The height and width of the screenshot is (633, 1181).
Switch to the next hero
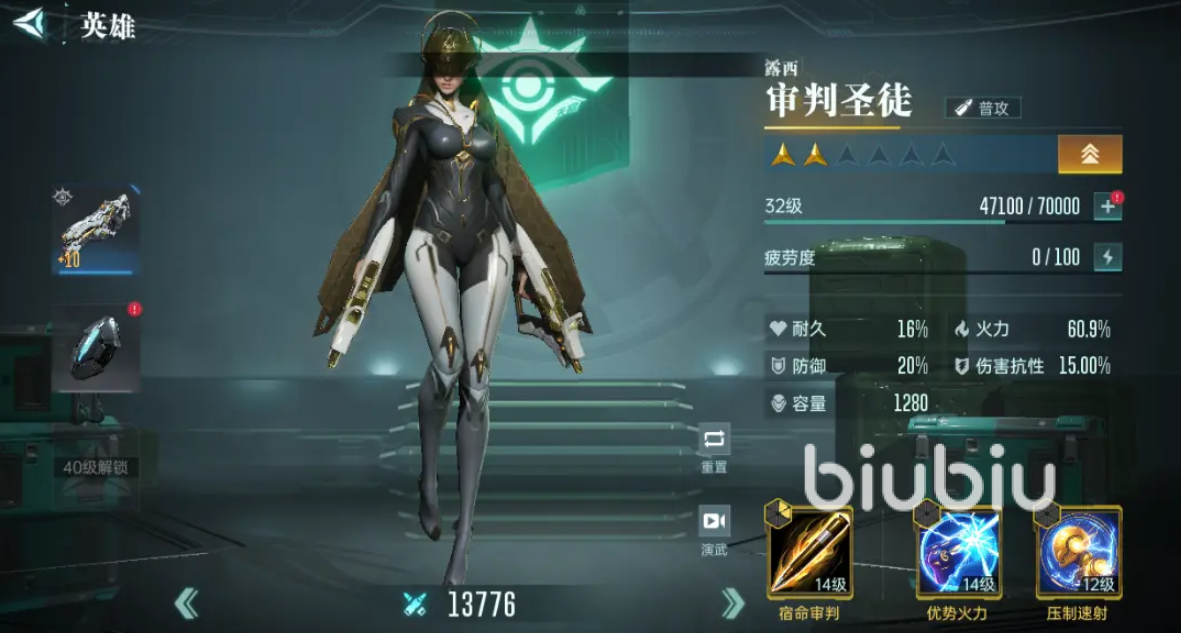733,603
